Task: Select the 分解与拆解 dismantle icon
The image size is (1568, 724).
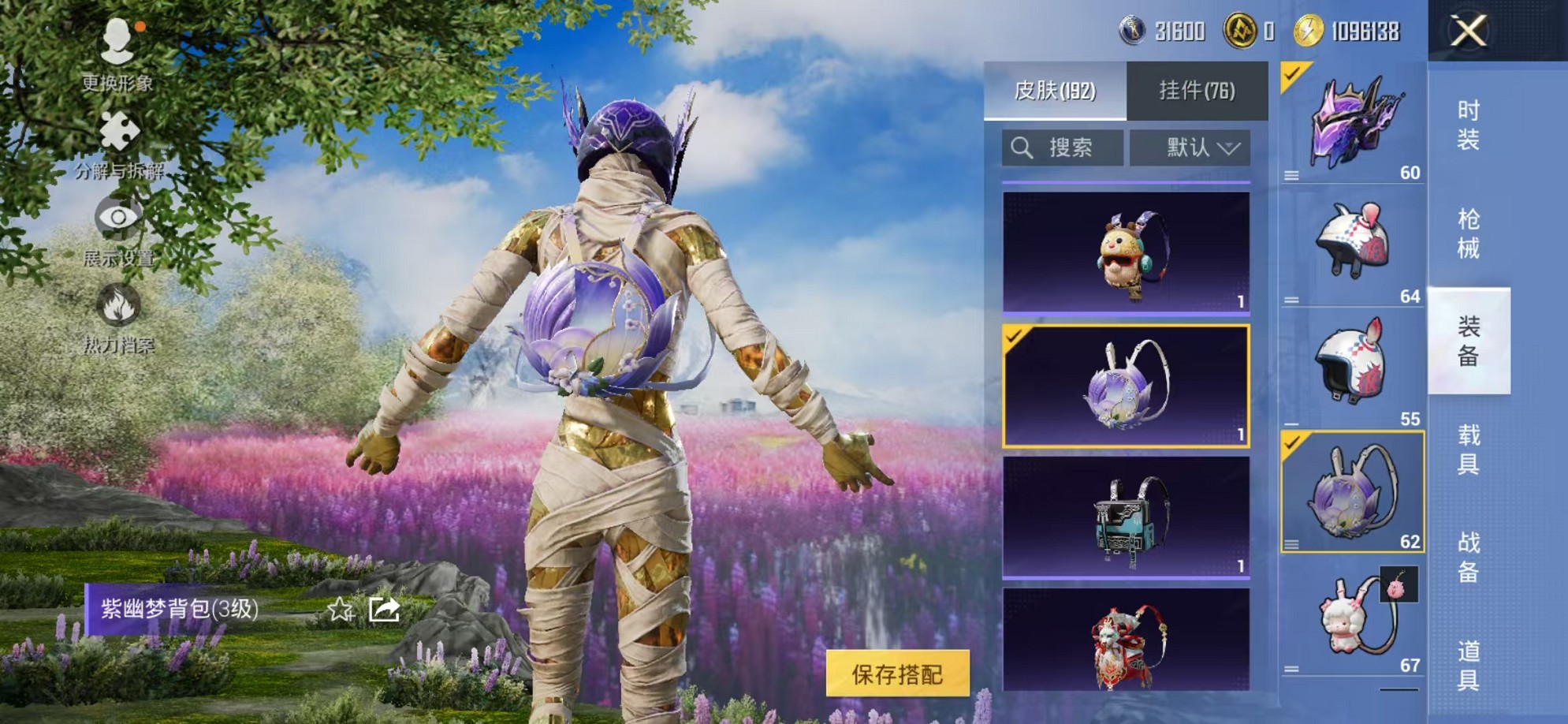Action: coord(117,130)
